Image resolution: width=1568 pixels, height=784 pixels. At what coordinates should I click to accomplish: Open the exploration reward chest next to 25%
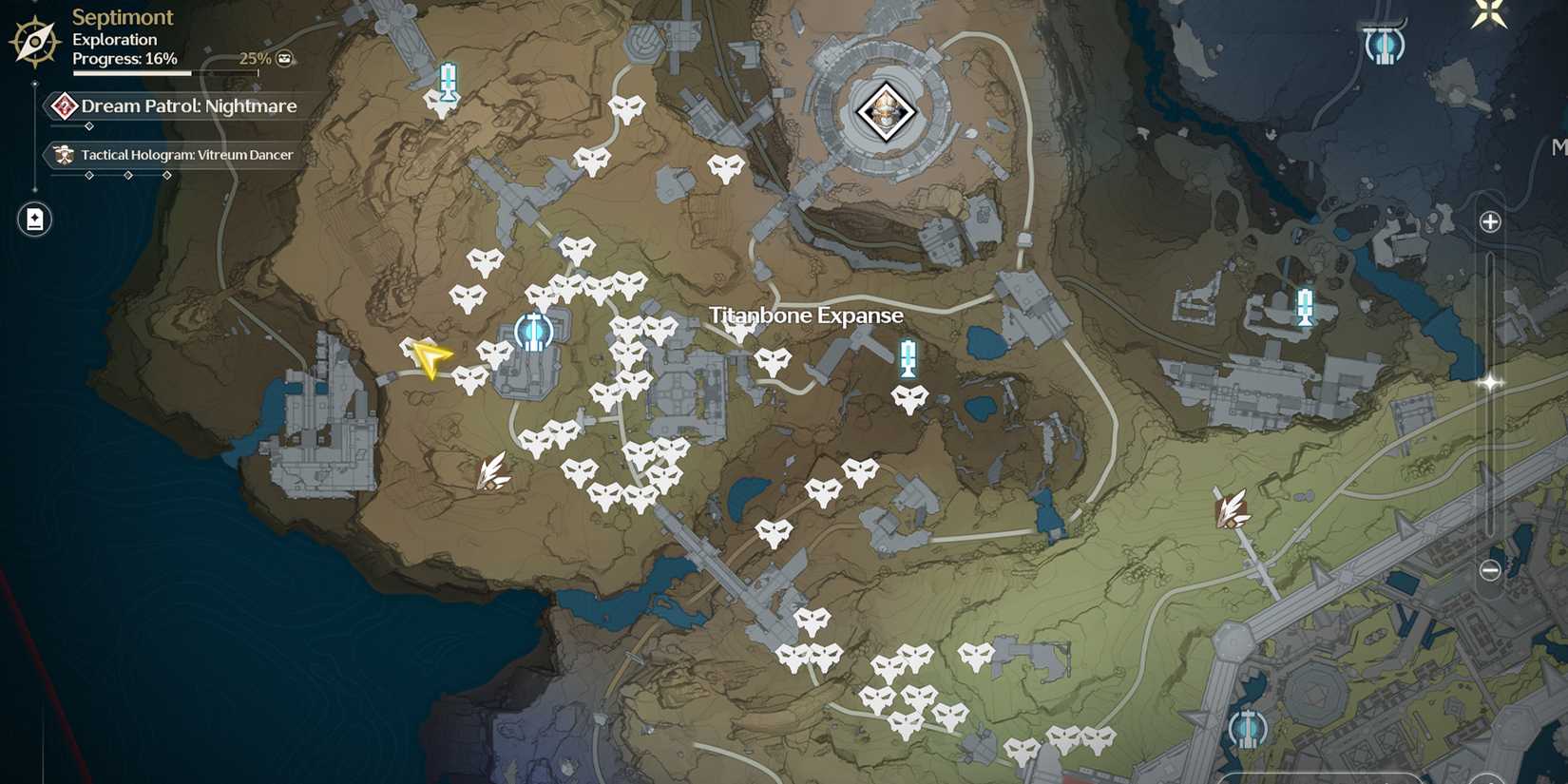coord(283,58)
